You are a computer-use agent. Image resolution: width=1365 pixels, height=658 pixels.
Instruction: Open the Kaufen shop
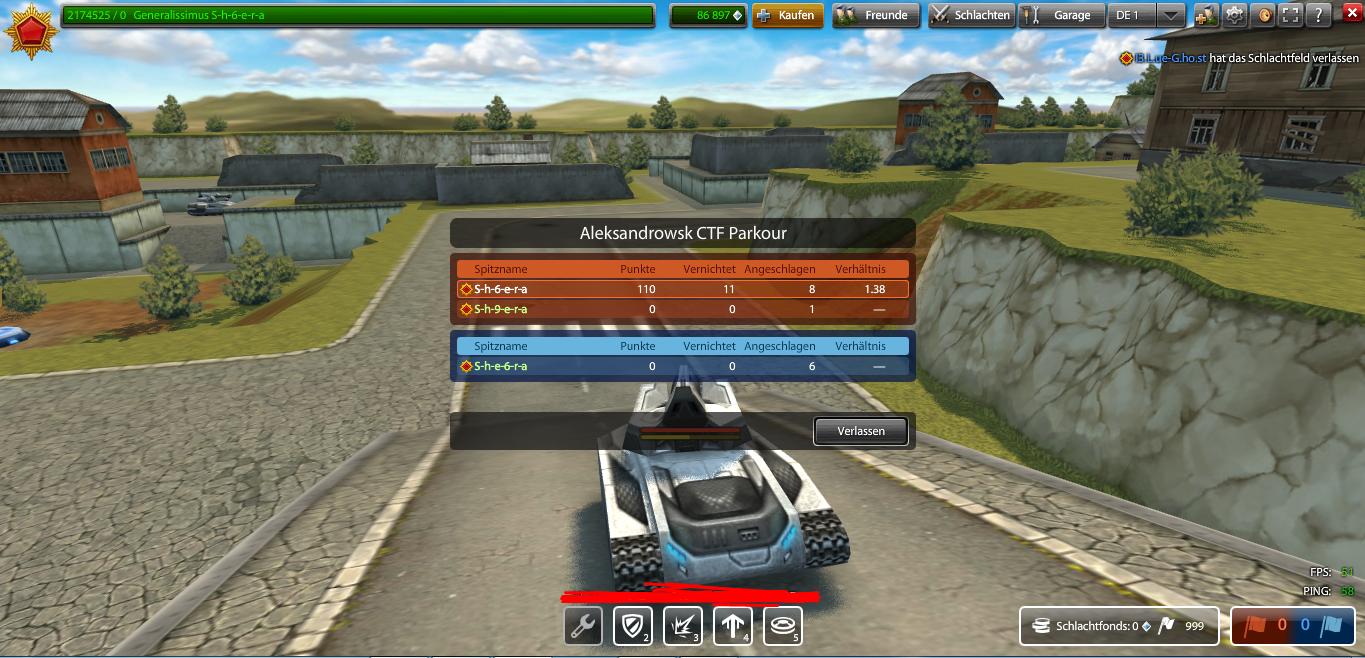click(x=787, y=15)
